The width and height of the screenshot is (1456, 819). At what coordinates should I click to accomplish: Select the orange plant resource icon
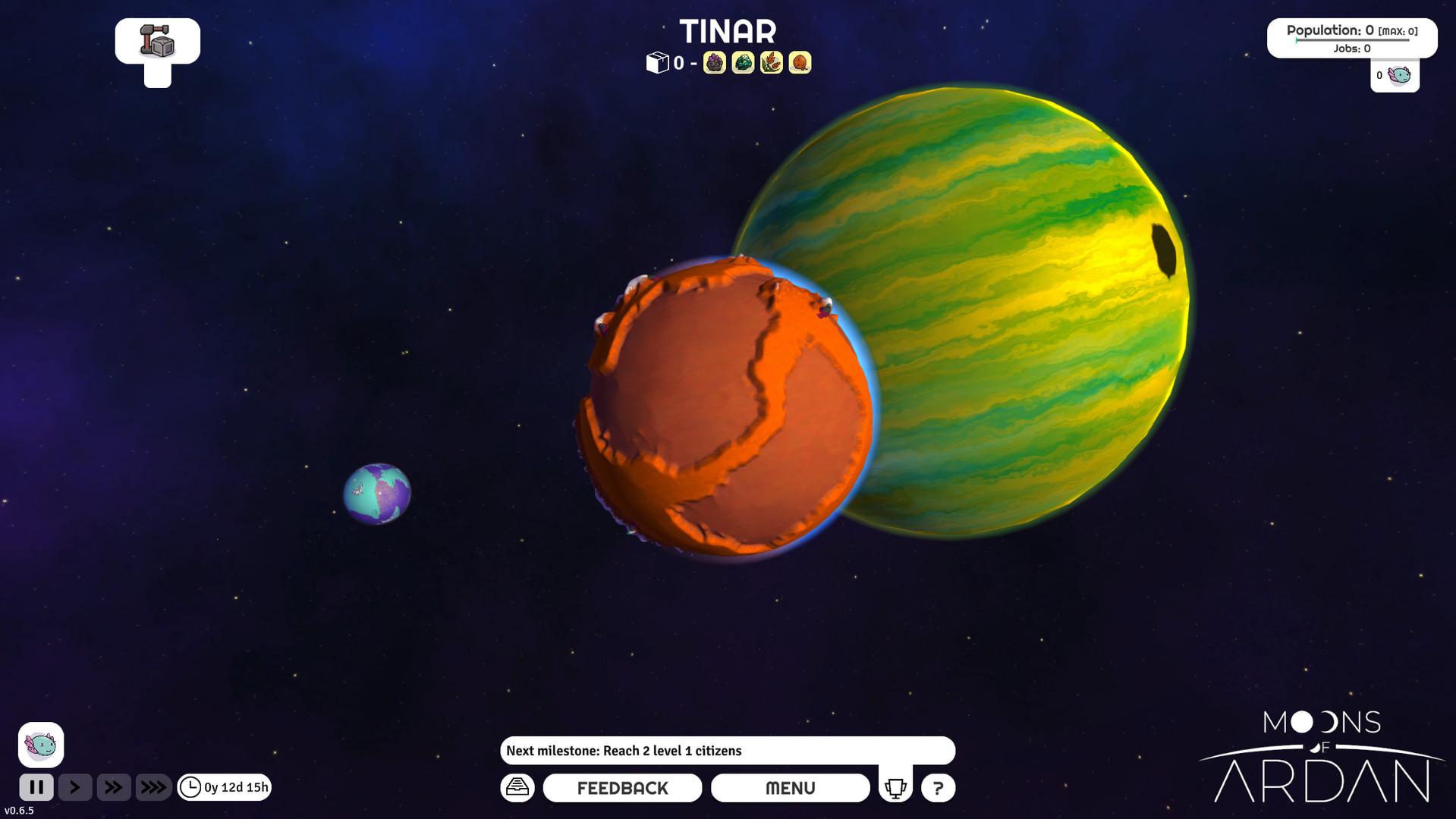point(771,63)
